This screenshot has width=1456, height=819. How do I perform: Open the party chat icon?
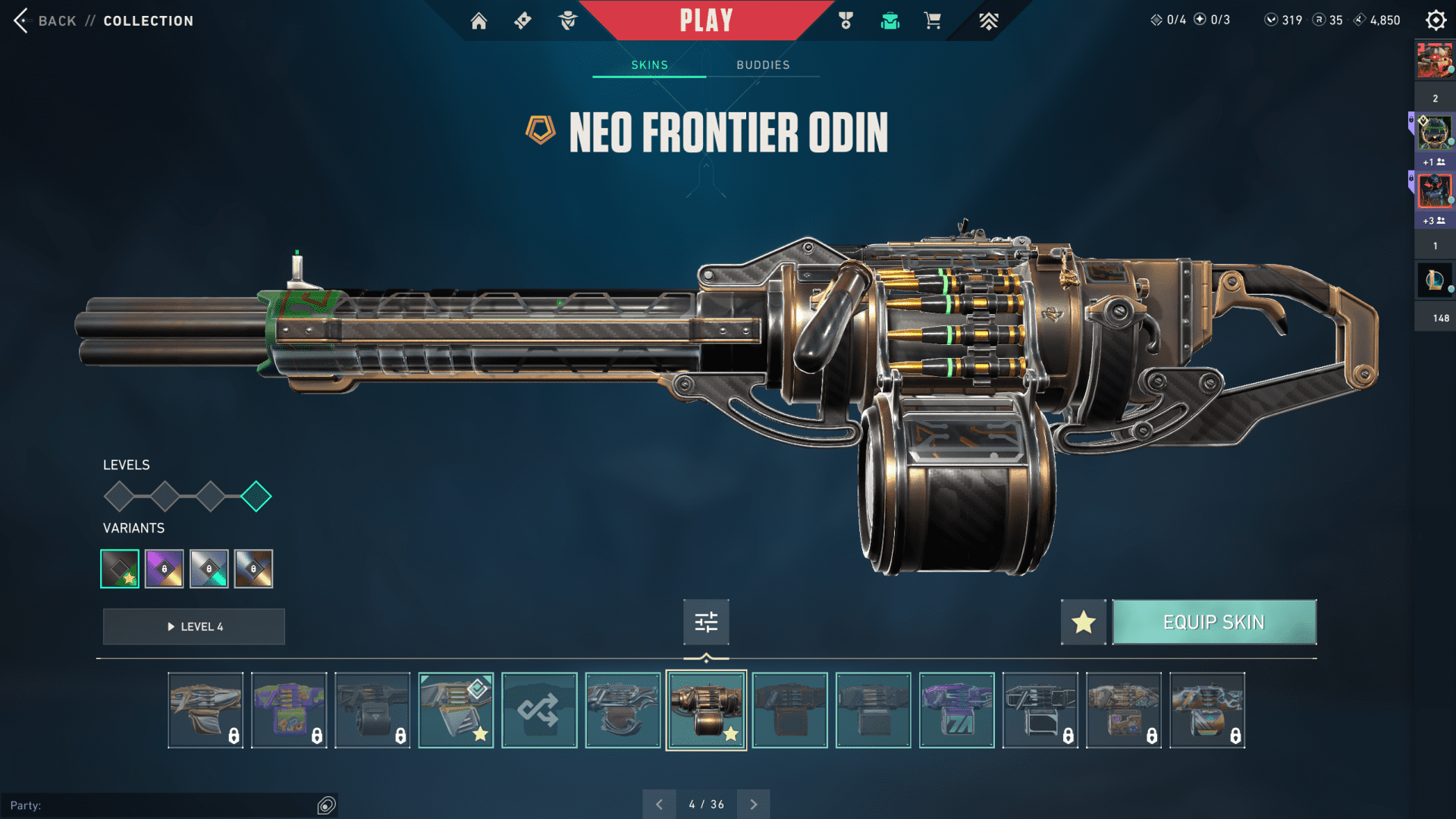[x=326, y=805]
